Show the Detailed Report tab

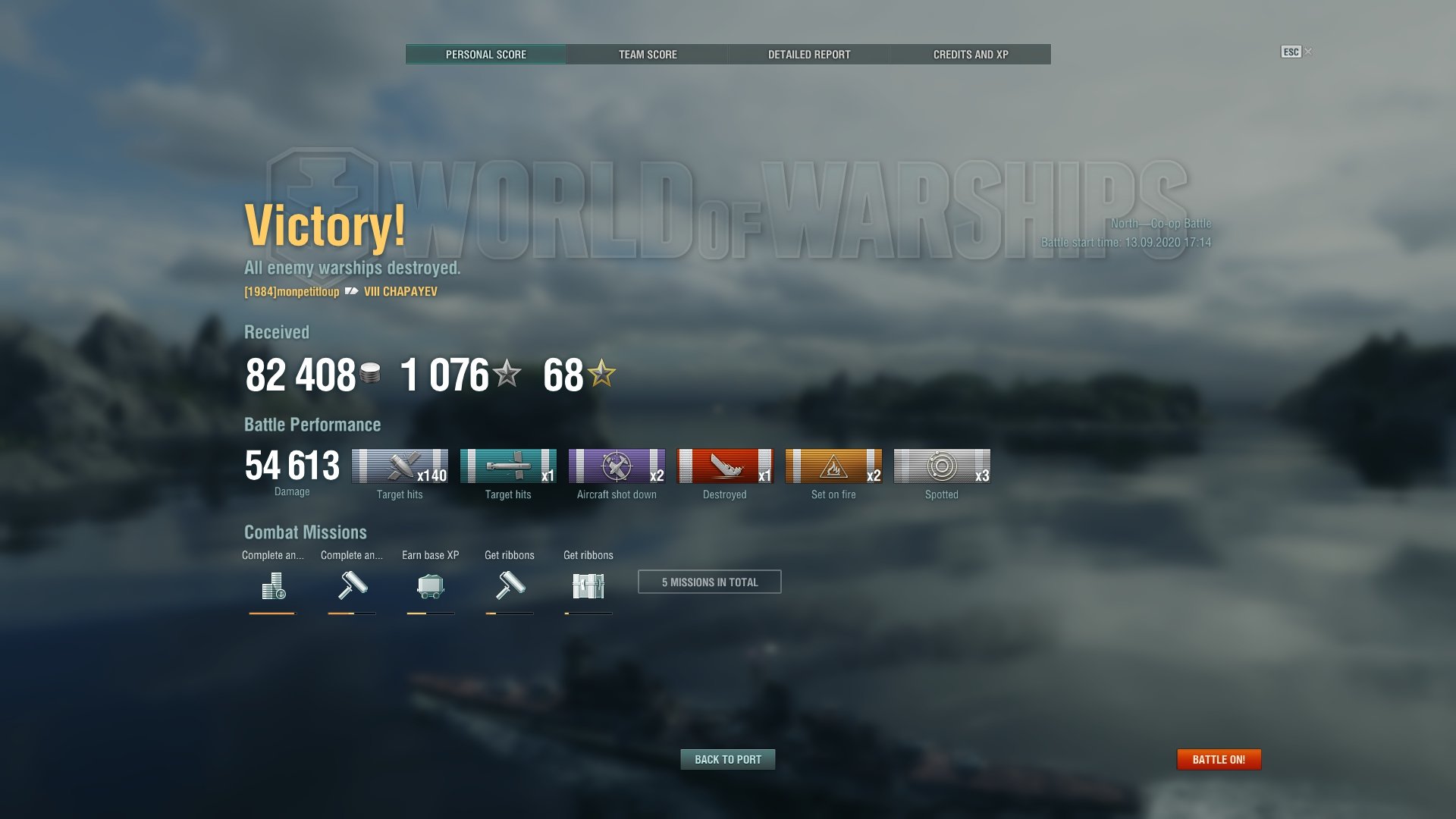[809, 55]
